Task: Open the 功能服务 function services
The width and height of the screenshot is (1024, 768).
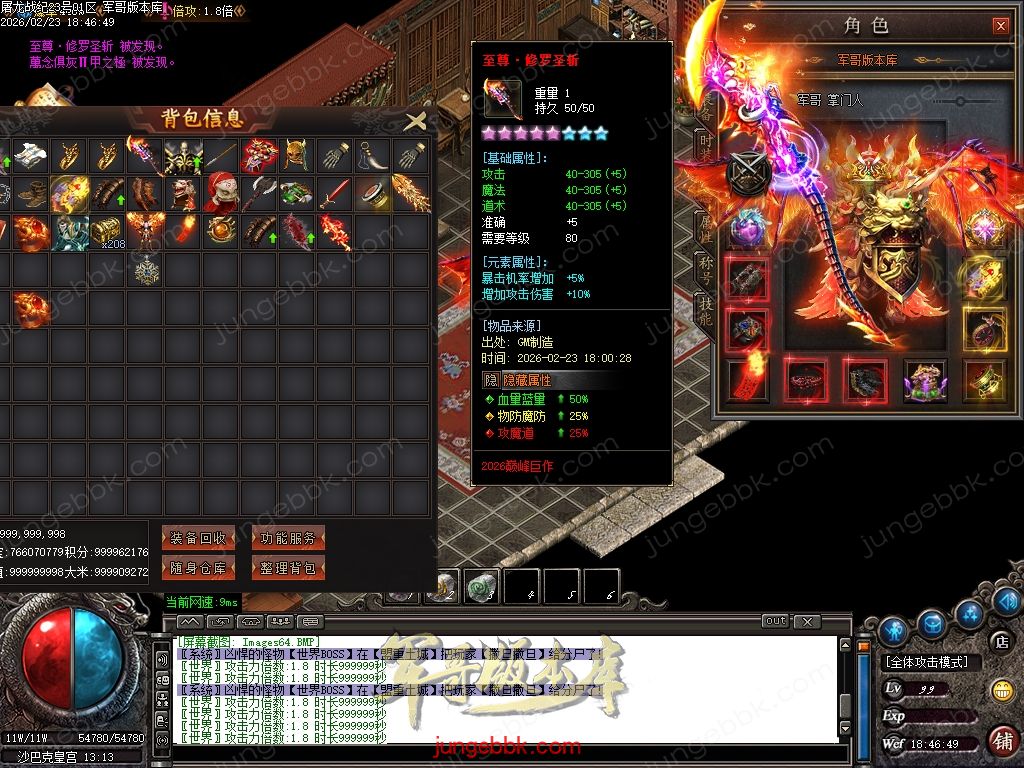Action: 288,538
